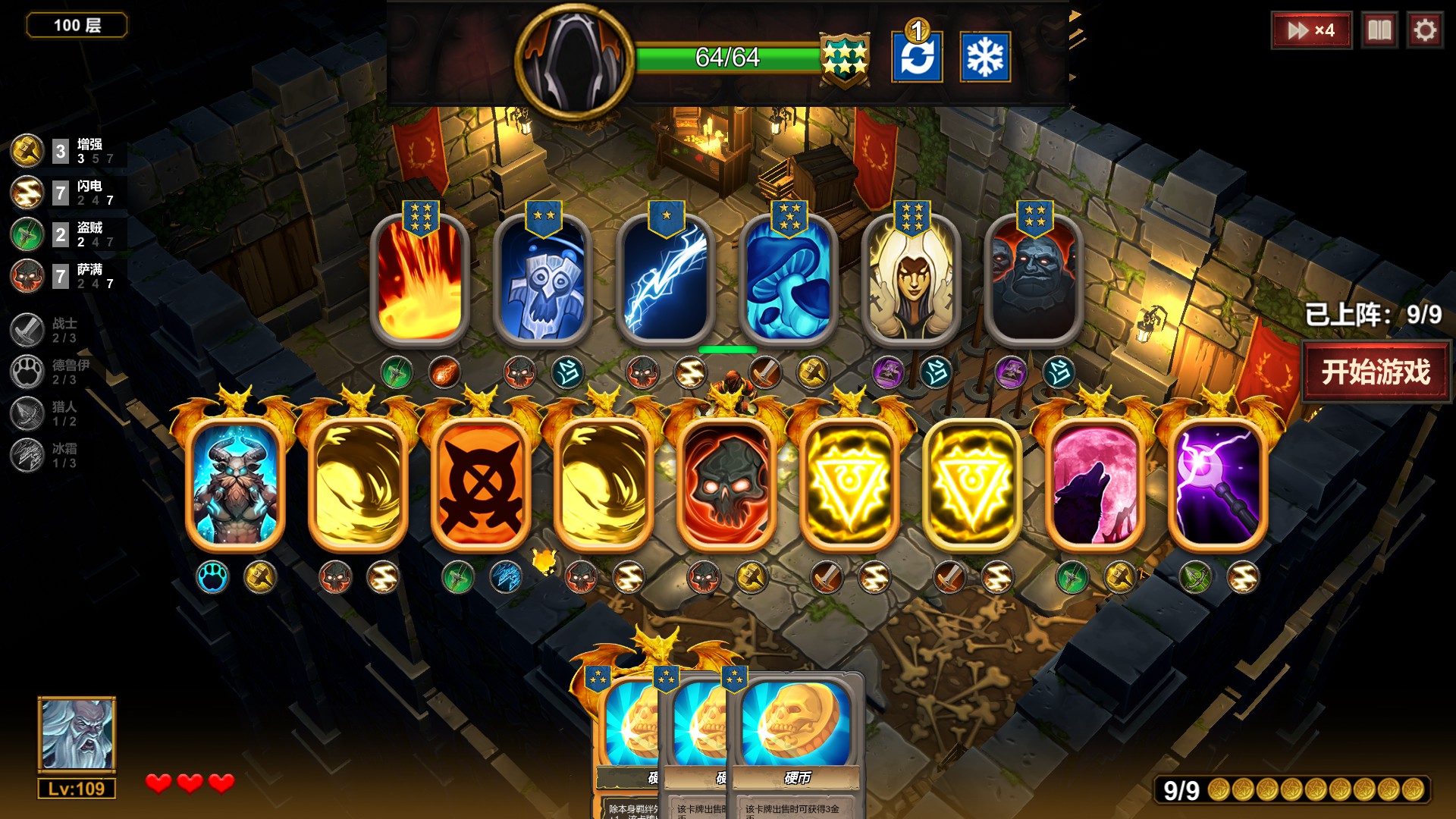
Task: Select the red hooded skull card
Action: click(x=726, y=484)
